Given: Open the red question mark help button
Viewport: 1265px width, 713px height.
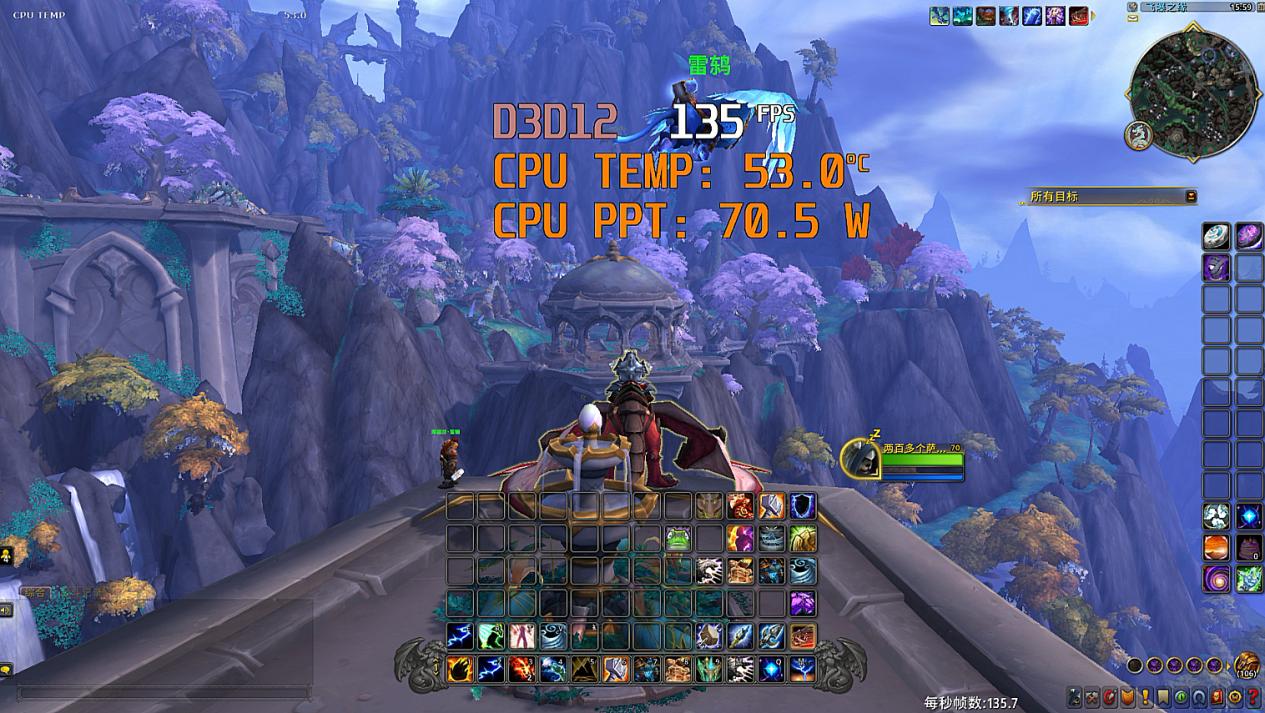Looking at the screenshot, I should point(1252,697).
